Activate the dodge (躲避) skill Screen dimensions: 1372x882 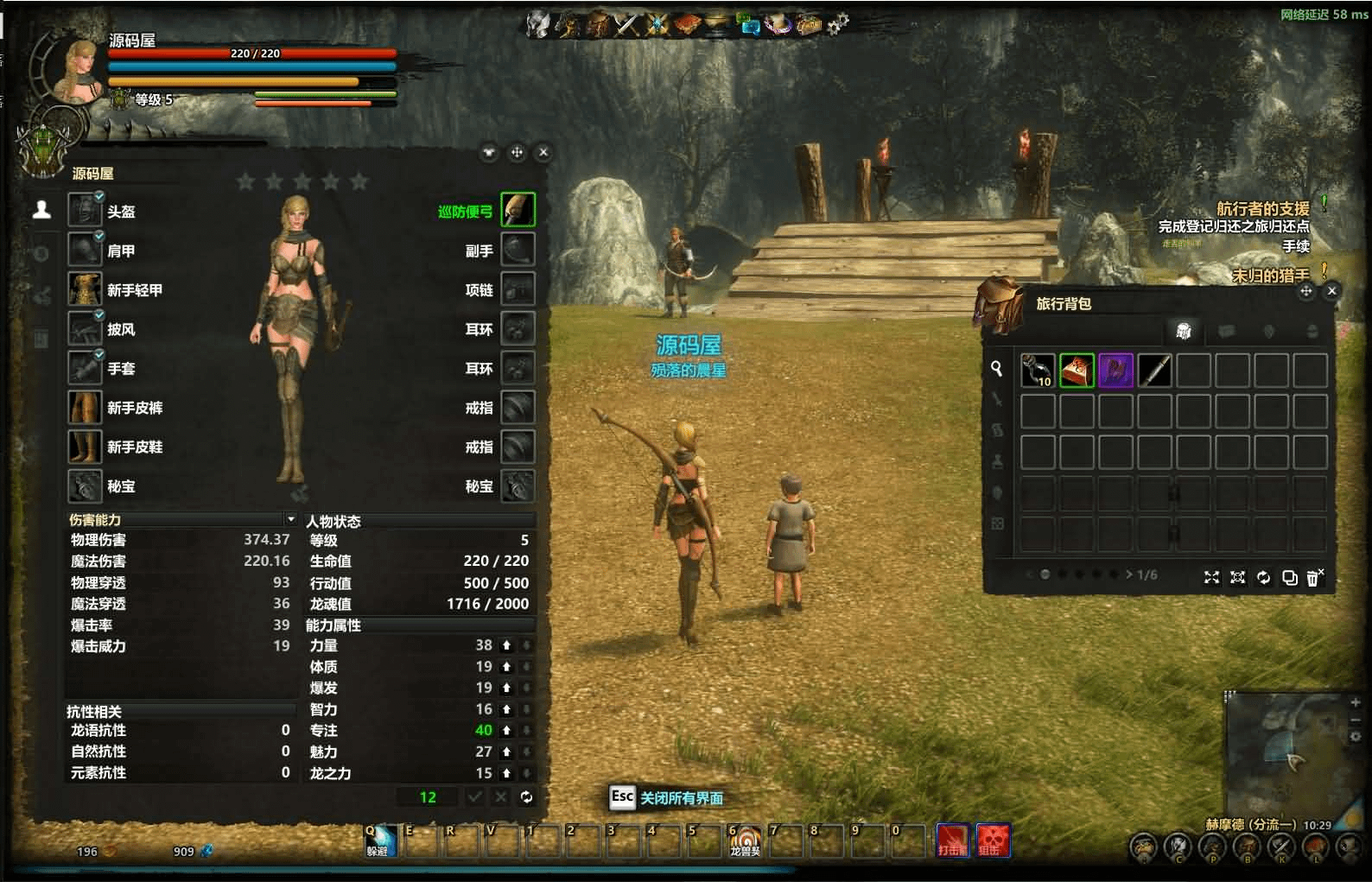(x=379, y=839)
